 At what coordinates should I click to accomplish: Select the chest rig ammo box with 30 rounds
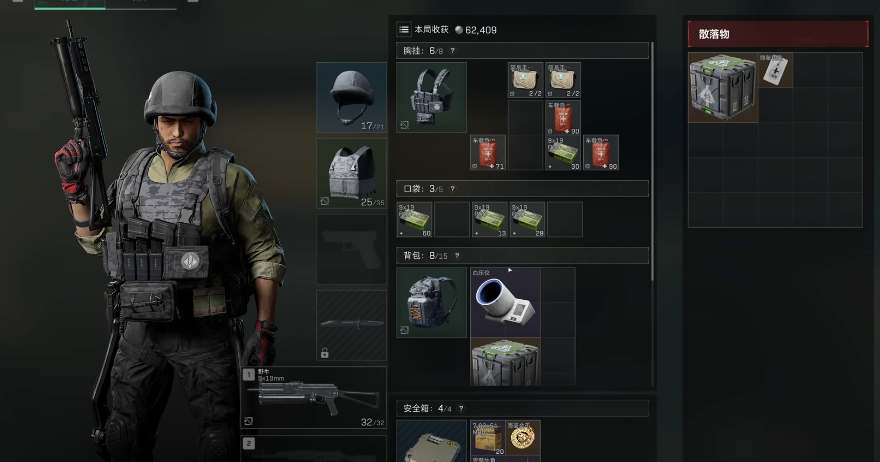(563, 153)
